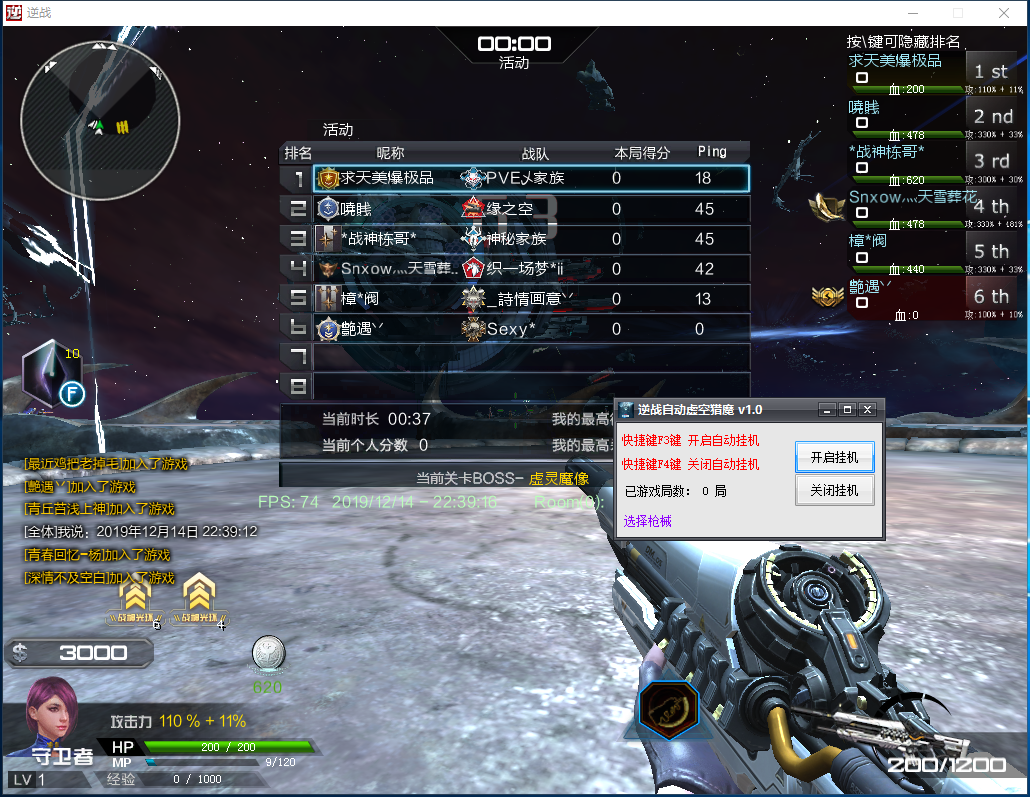Minimize the 逆战自动虚空猎魔 tool window
Viewport: 1030px width, 797px height.
pyautogui.click(x=826, y=410)
